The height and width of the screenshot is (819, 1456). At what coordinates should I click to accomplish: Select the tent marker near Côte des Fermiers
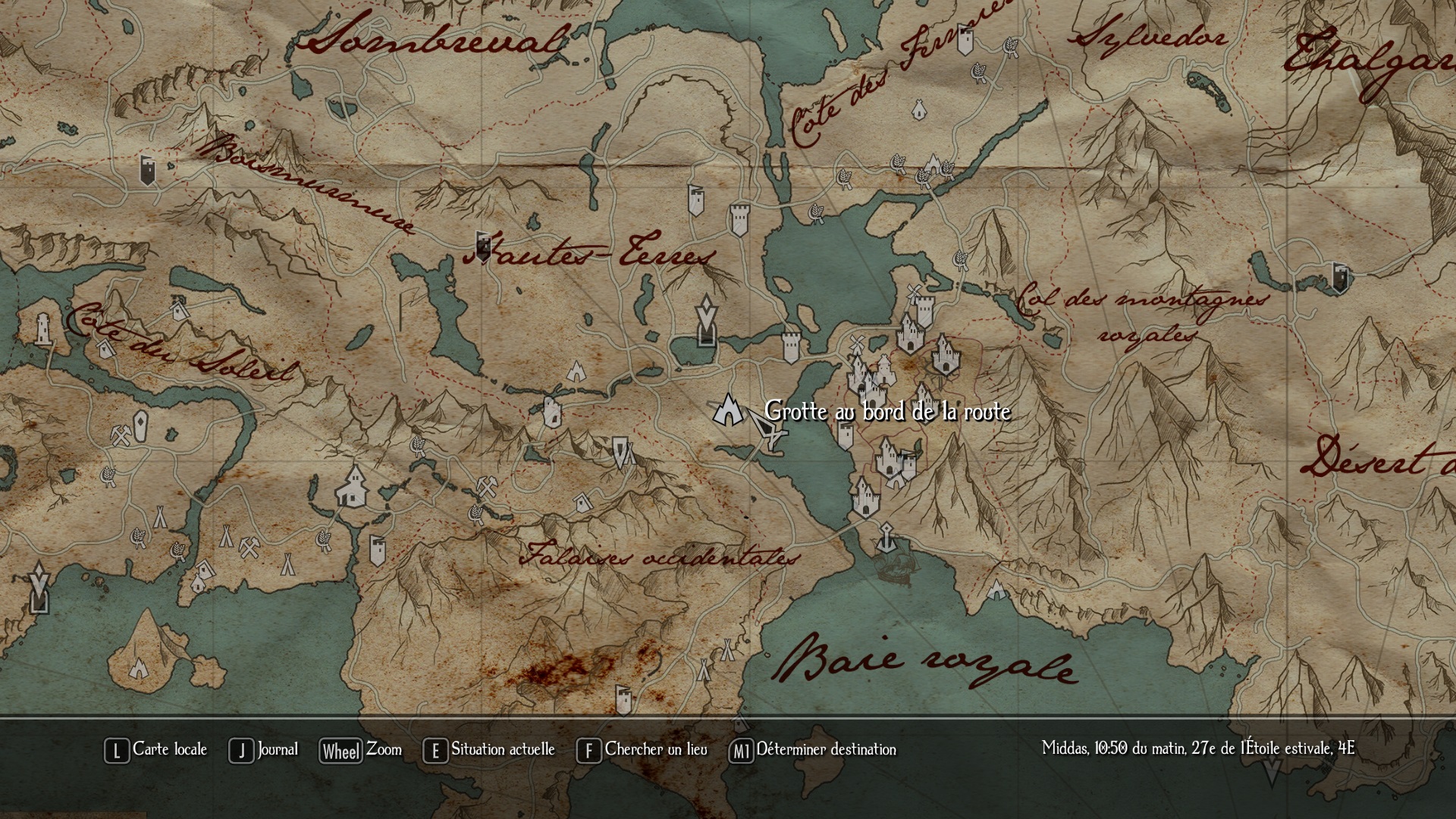[x=919, y=111]
